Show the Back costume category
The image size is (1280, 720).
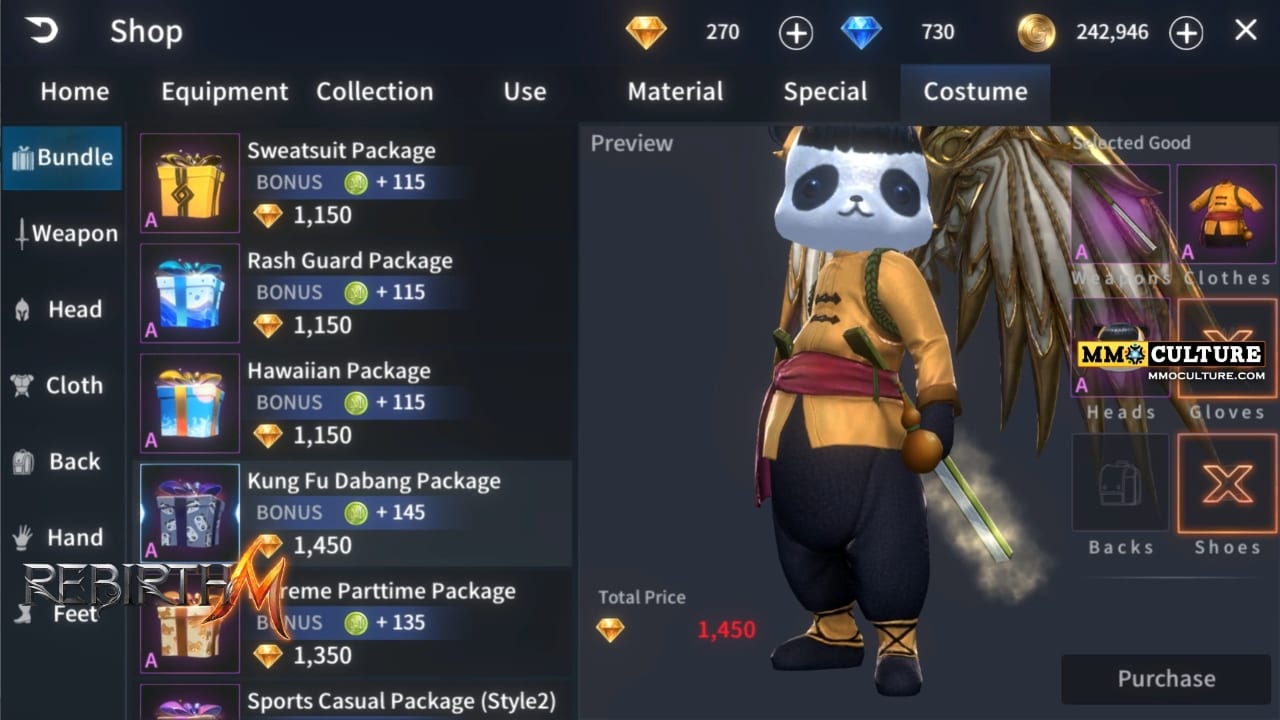(x=62, y=462)
